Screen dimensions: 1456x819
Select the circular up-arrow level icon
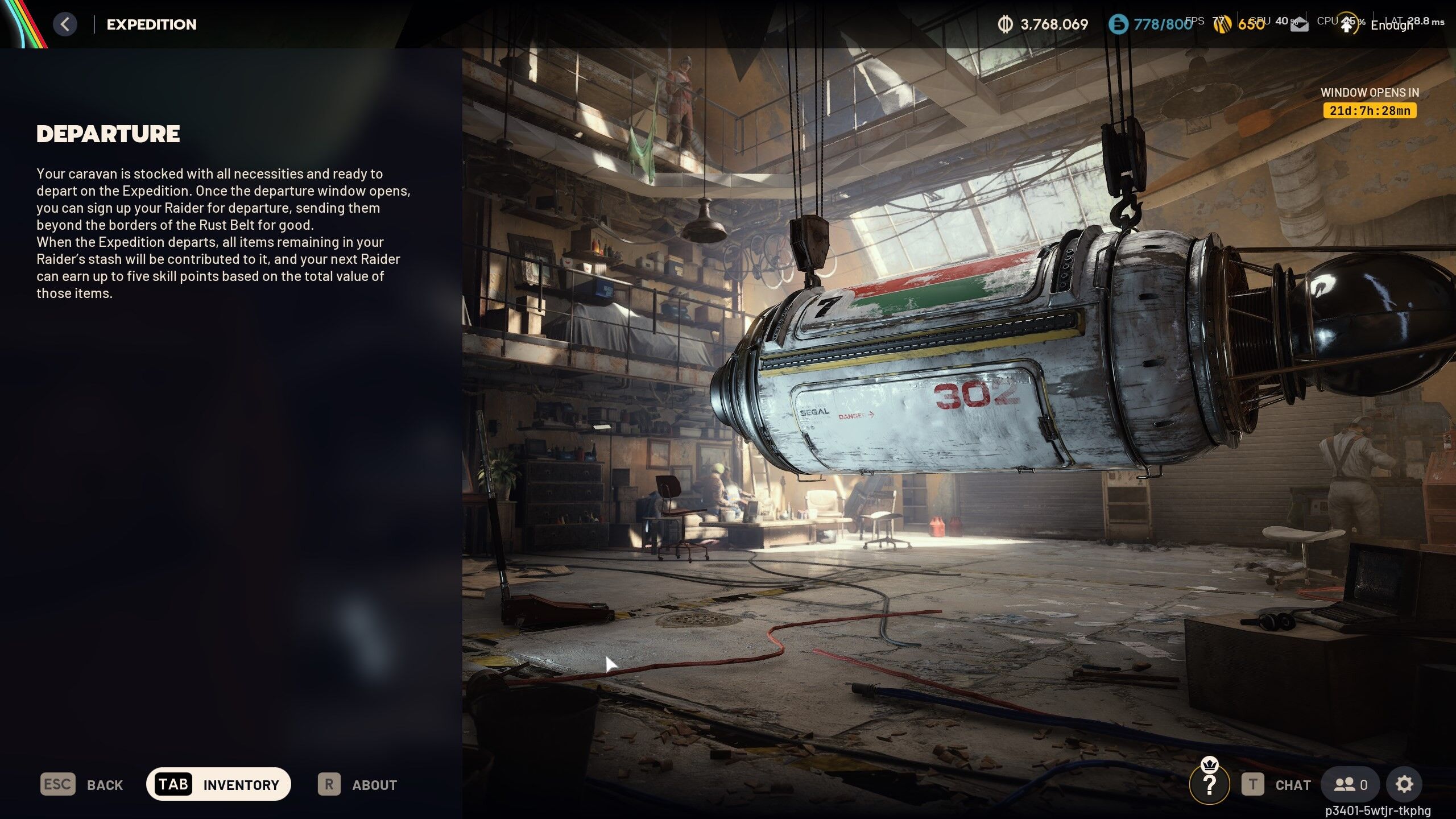pos(1347,24)
